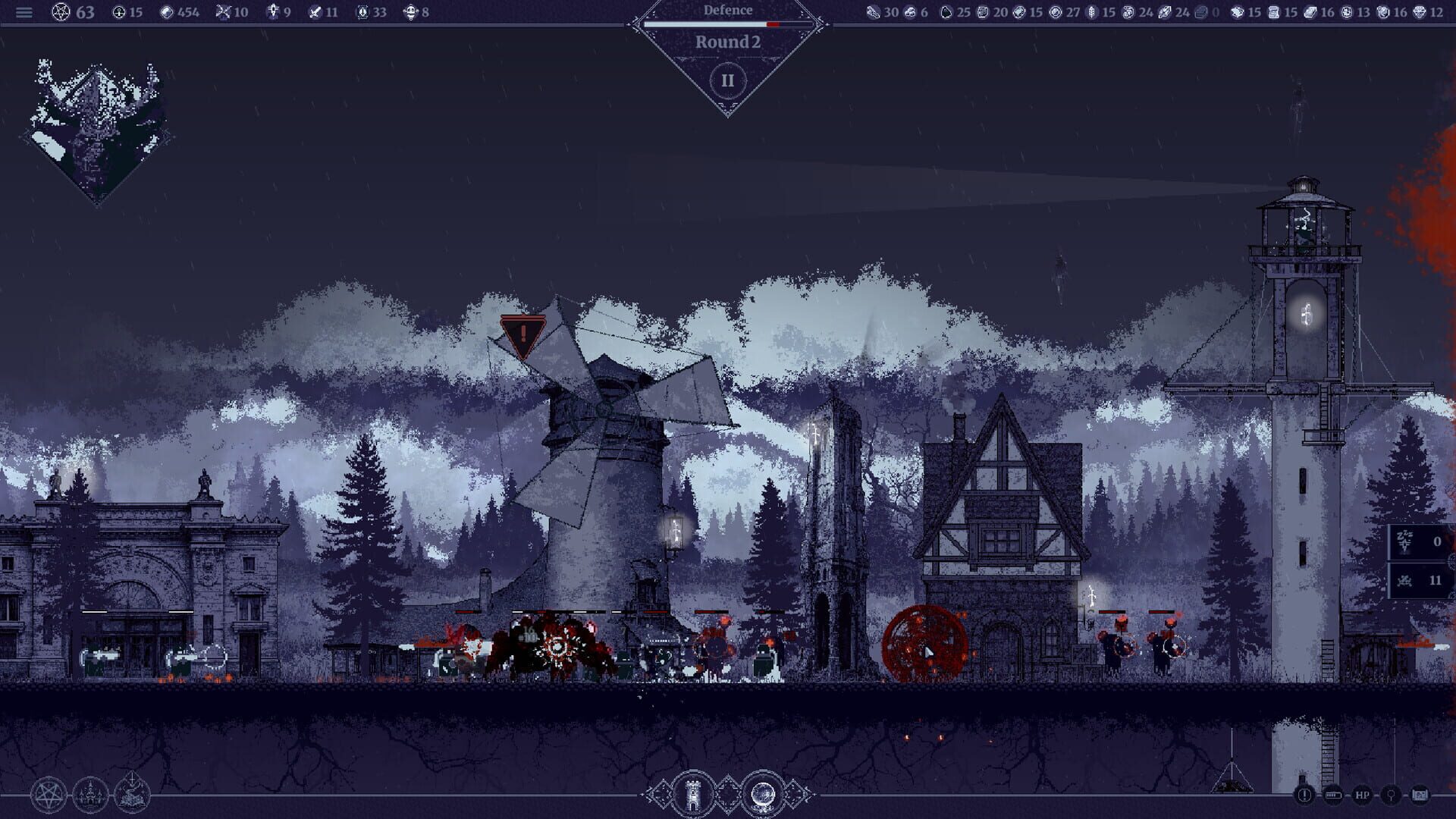Click the sword icon showing 11
1456x819 pixels.
[315, 12]
